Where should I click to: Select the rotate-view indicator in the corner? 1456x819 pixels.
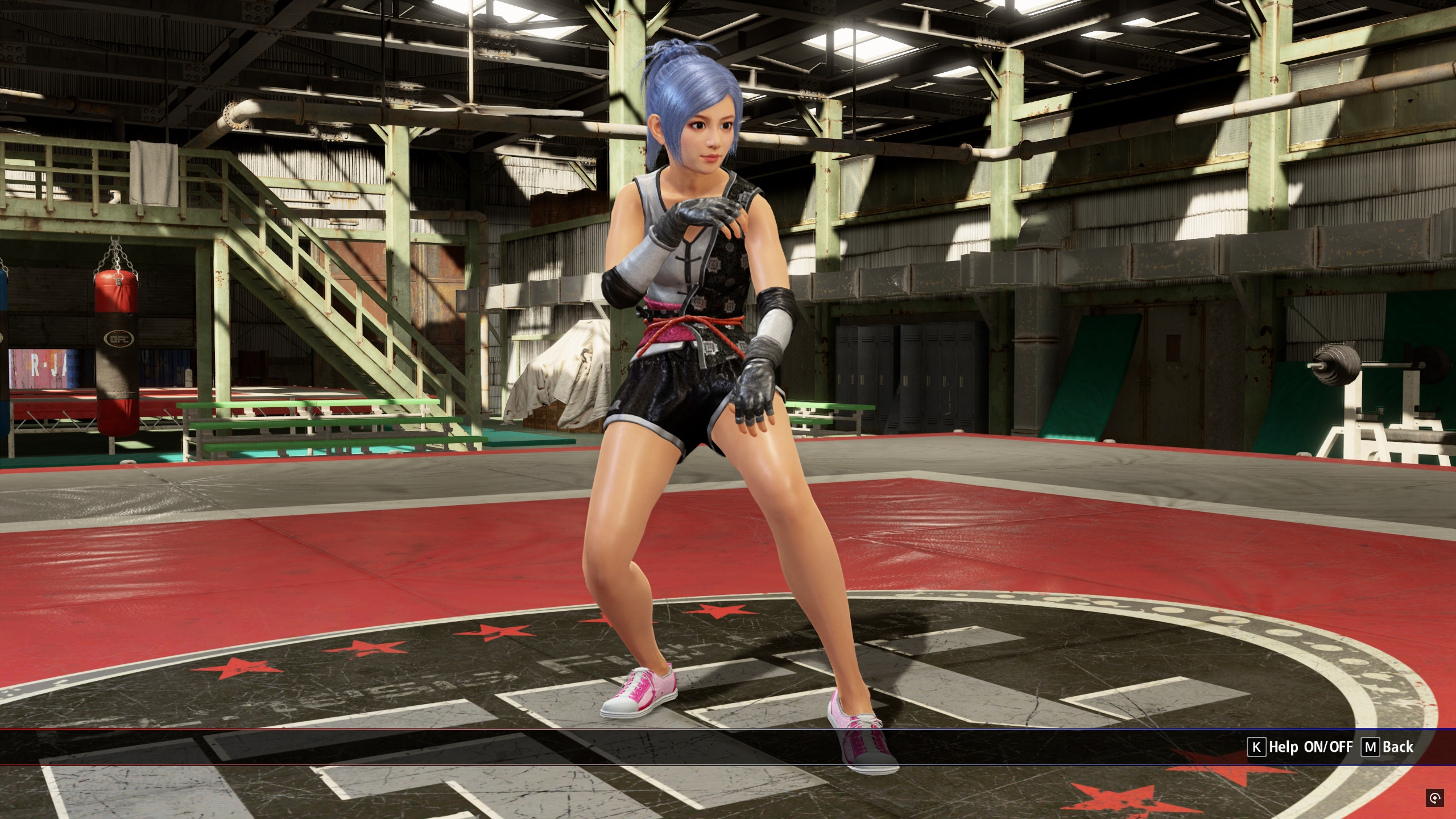click(x=1436, y=798)
